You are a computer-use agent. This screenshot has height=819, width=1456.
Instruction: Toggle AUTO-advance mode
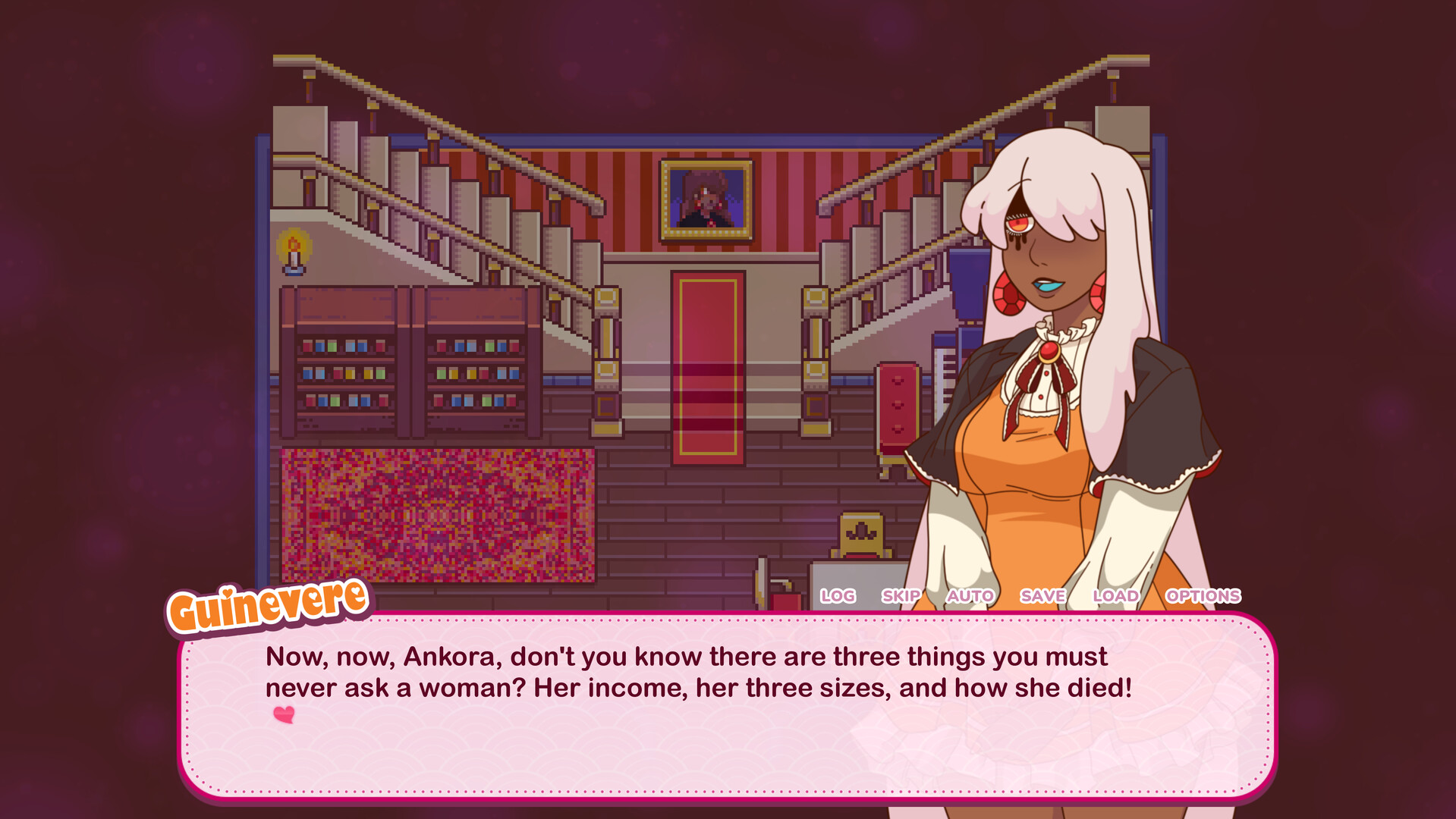(x=970, y=596)
